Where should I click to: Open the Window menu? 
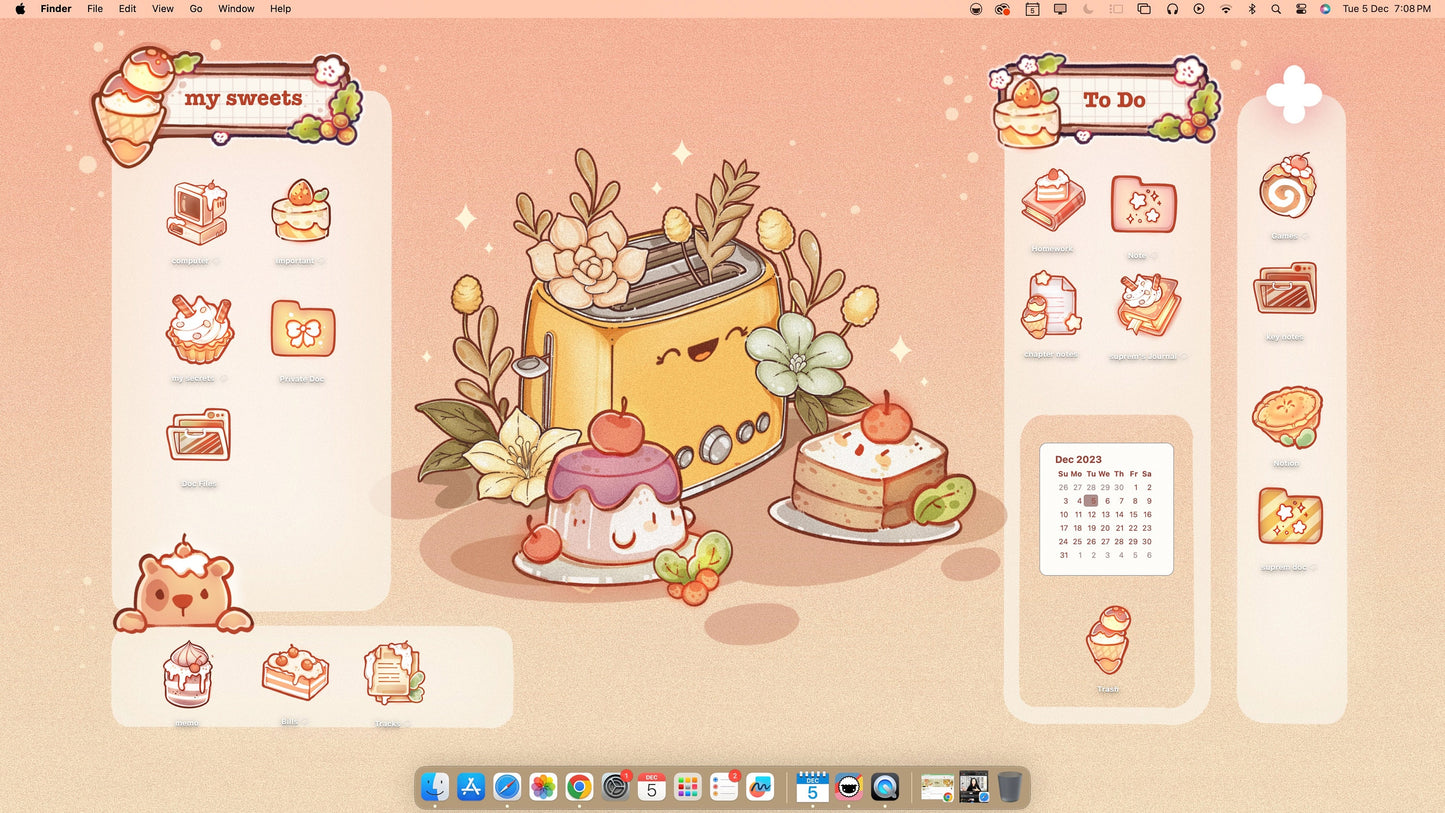click(x=236, y=9)
